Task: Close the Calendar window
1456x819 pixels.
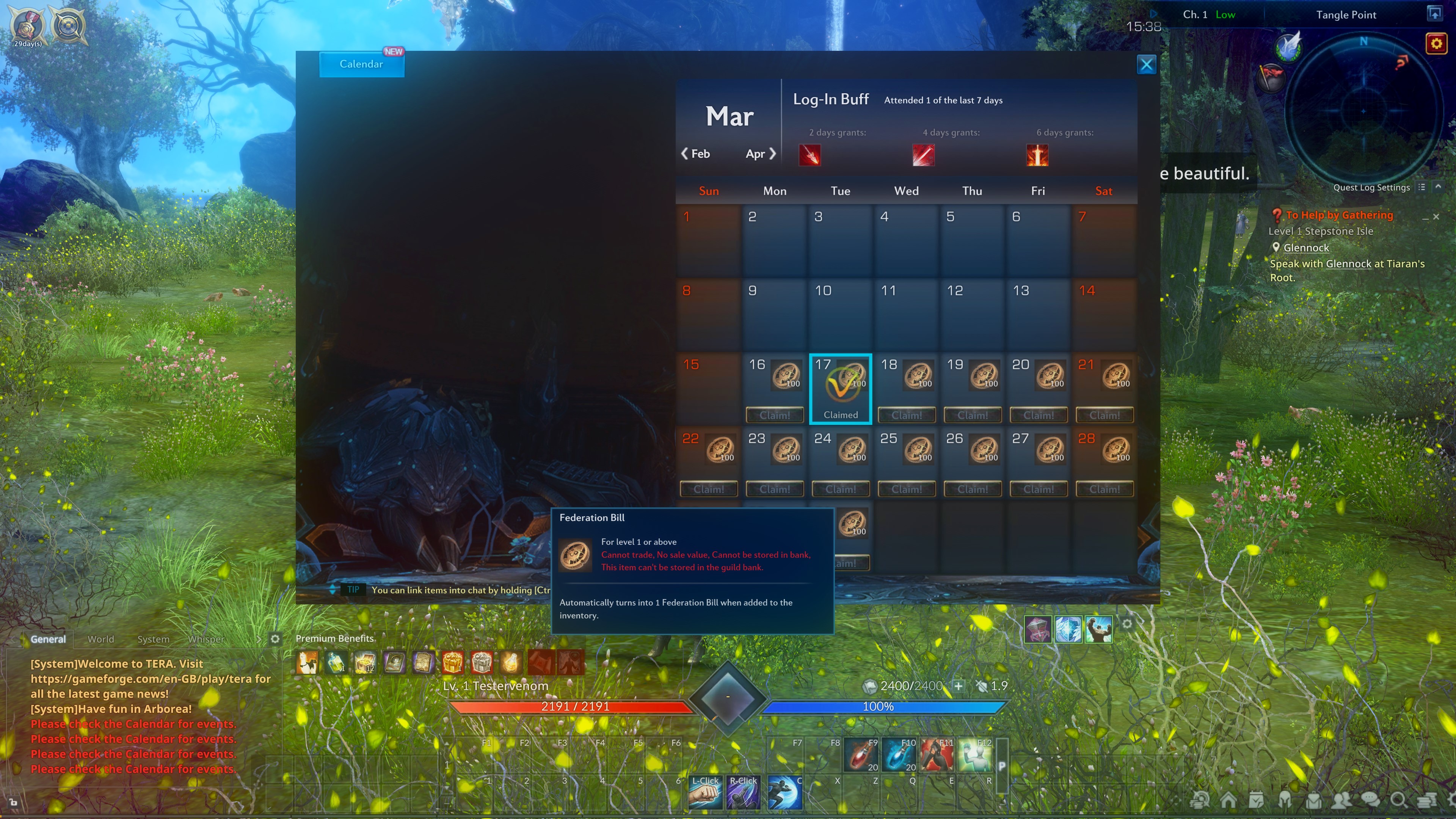Action: pyautogui.click(x=1146, y=64)
